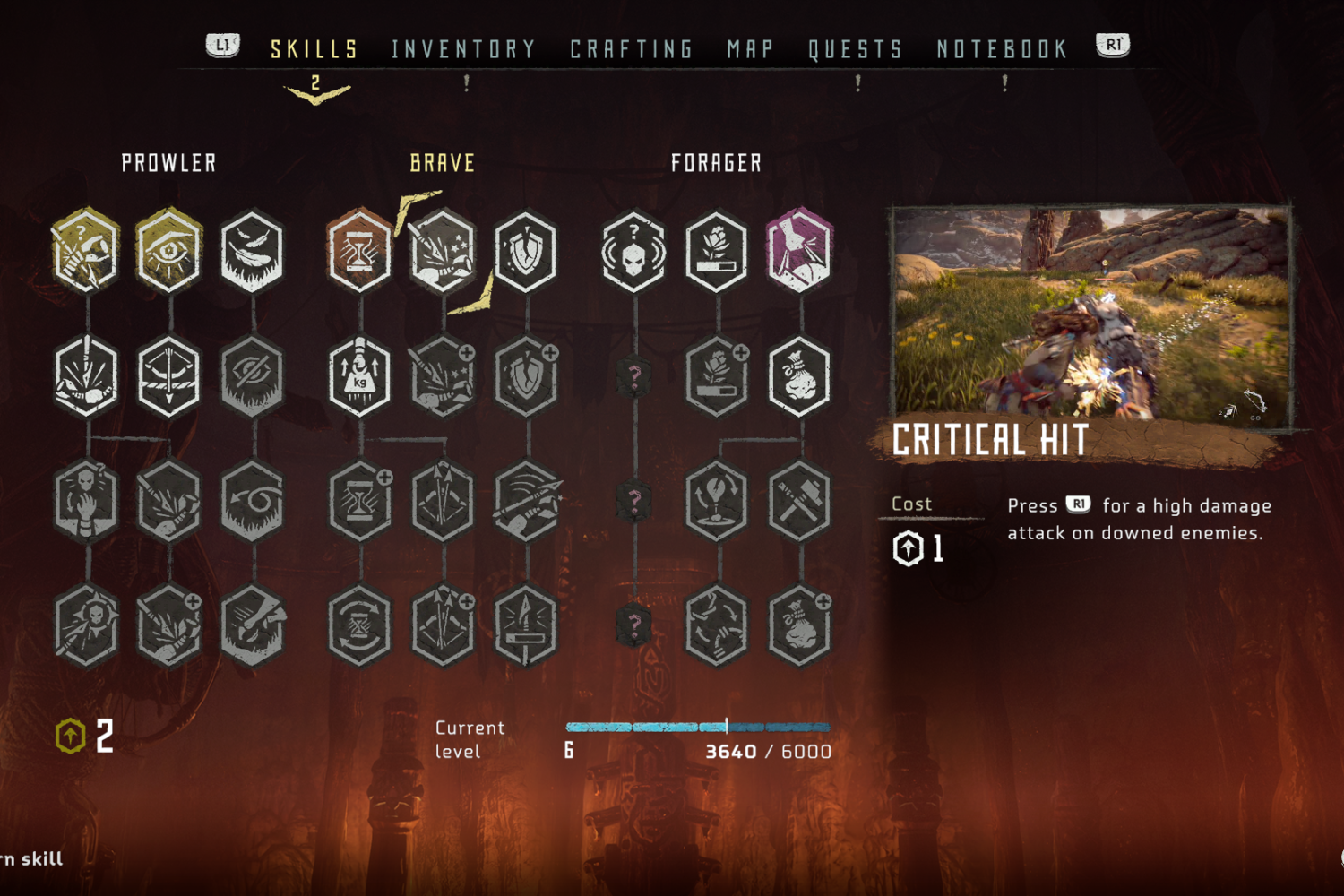Switch to the Inventory tab
The image size is (1344, 896).
click(x=463, y=49)
